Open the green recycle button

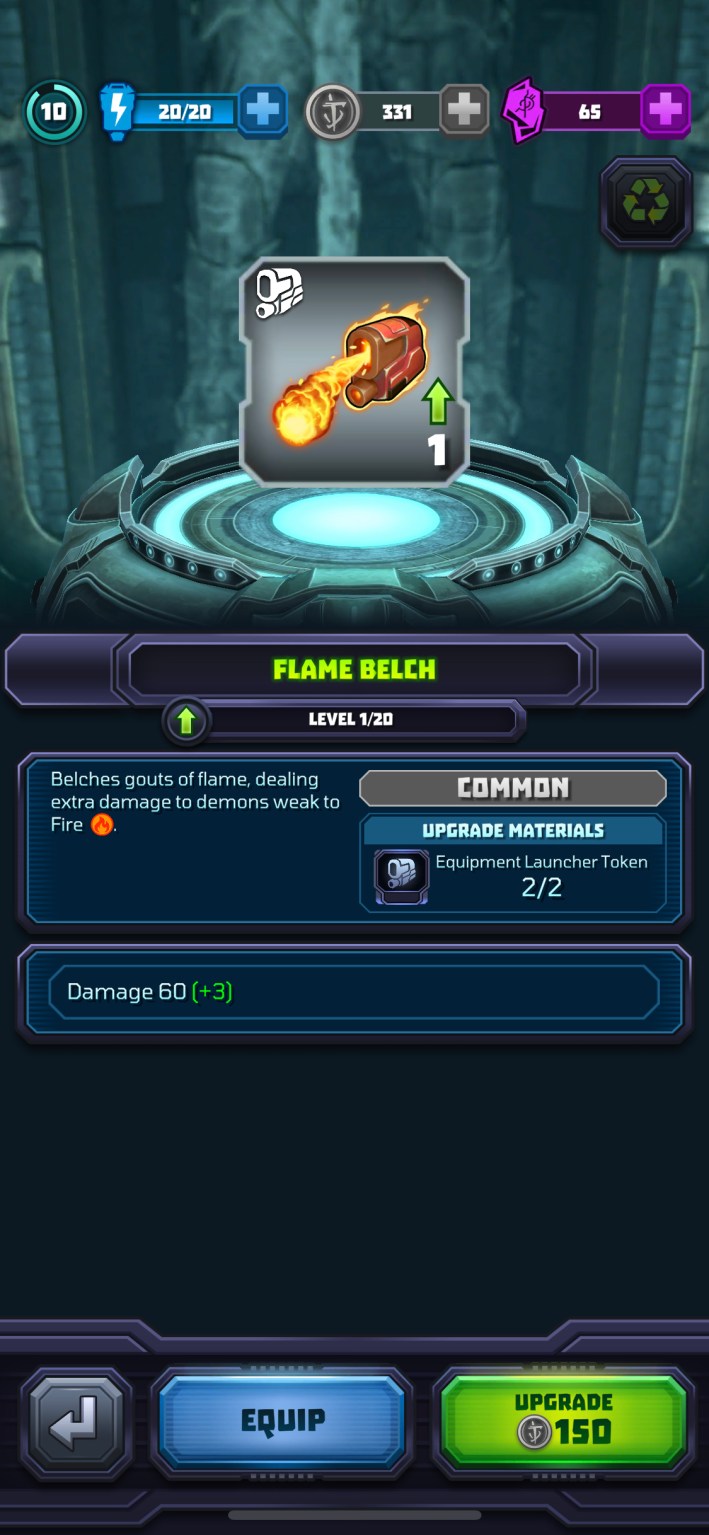click(646, 203)
